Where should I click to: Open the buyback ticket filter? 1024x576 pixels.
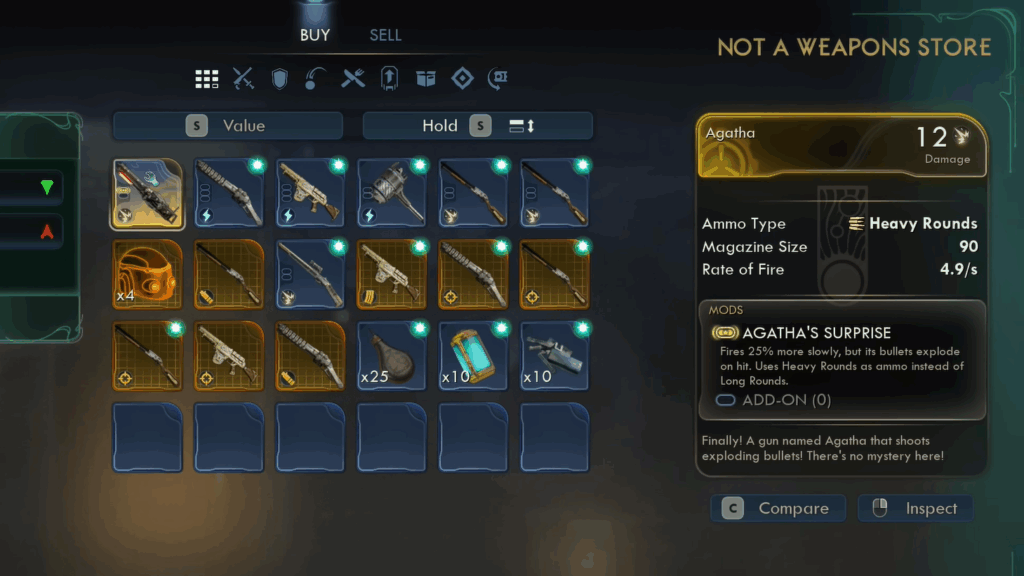[x=498, y=79]
